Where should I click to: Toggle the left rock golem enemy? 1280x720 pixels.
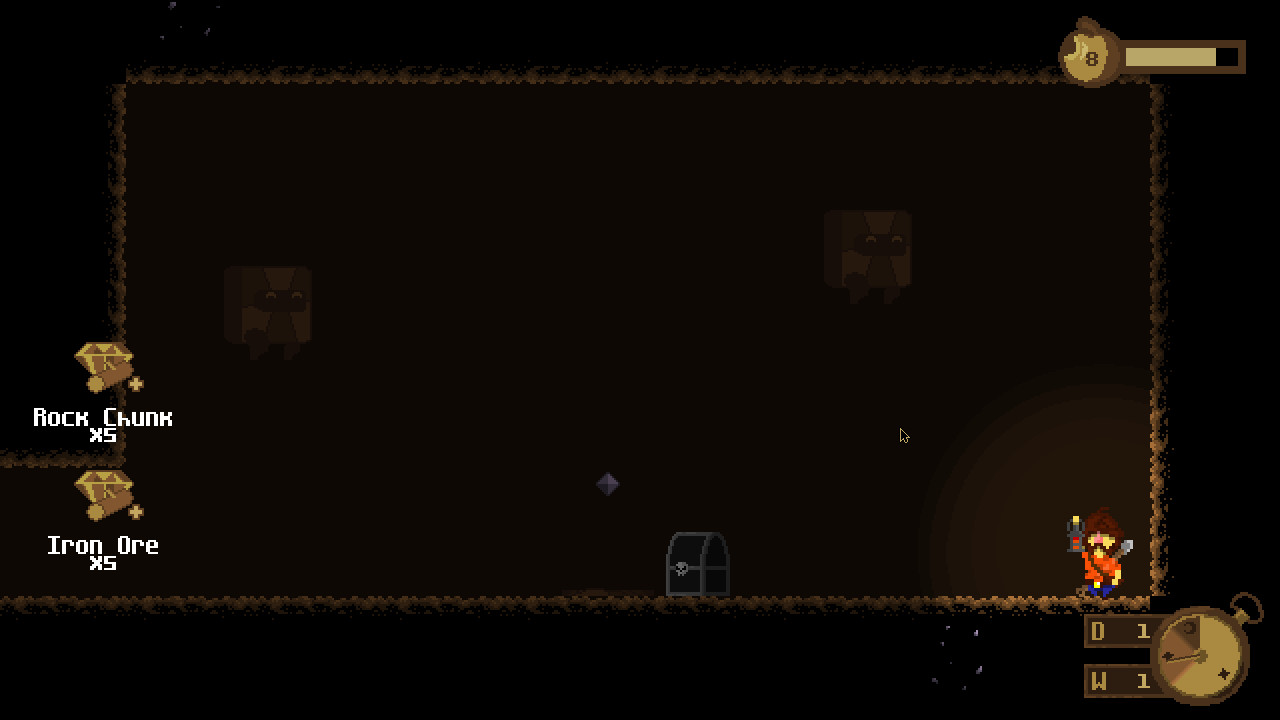(x=268, y=305)
